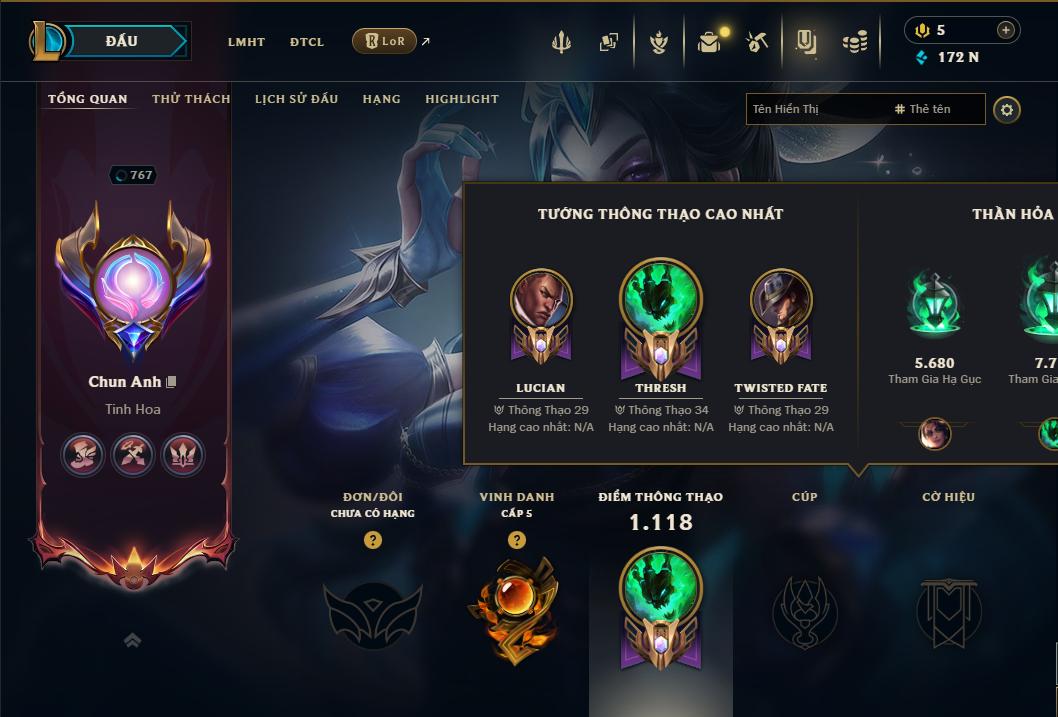Focus the Tên Hiển Thị search field

(815, 109)
